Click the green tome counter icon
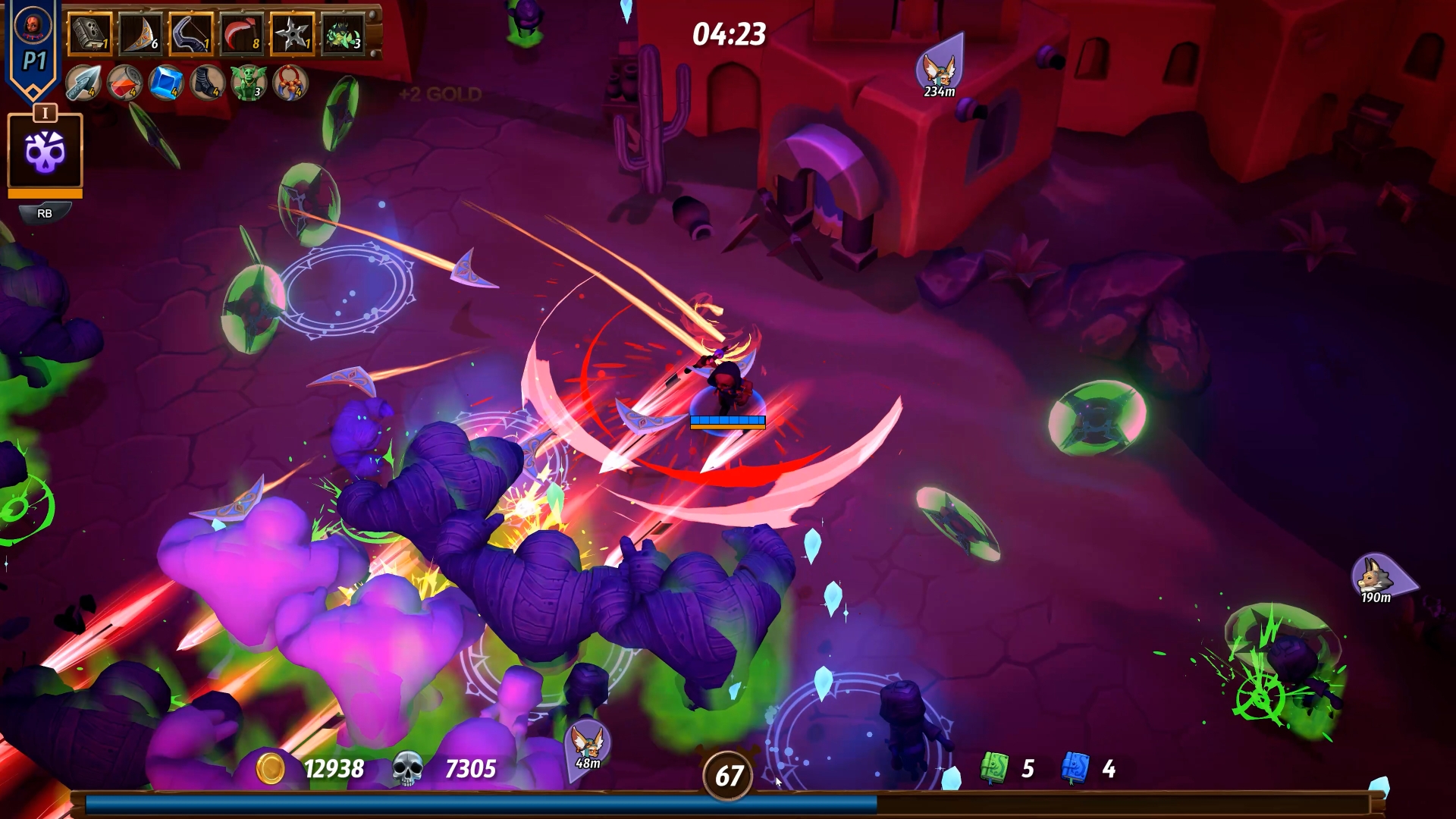Screen dimensions: 1456x819 point(994,768)
